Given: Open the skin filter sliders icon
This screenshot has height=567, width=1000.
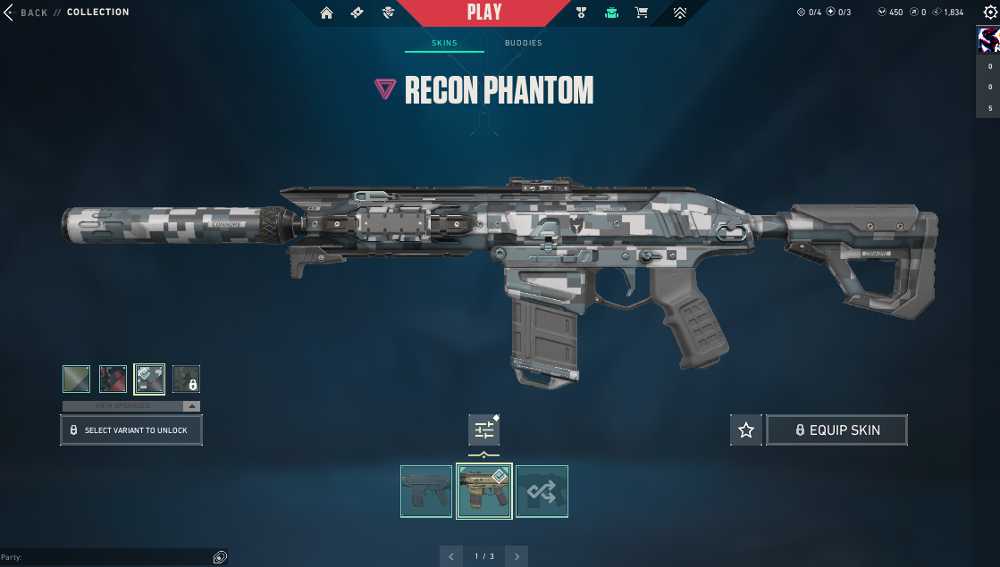Looking at the screenshot, I should click(x=484, y=430).
